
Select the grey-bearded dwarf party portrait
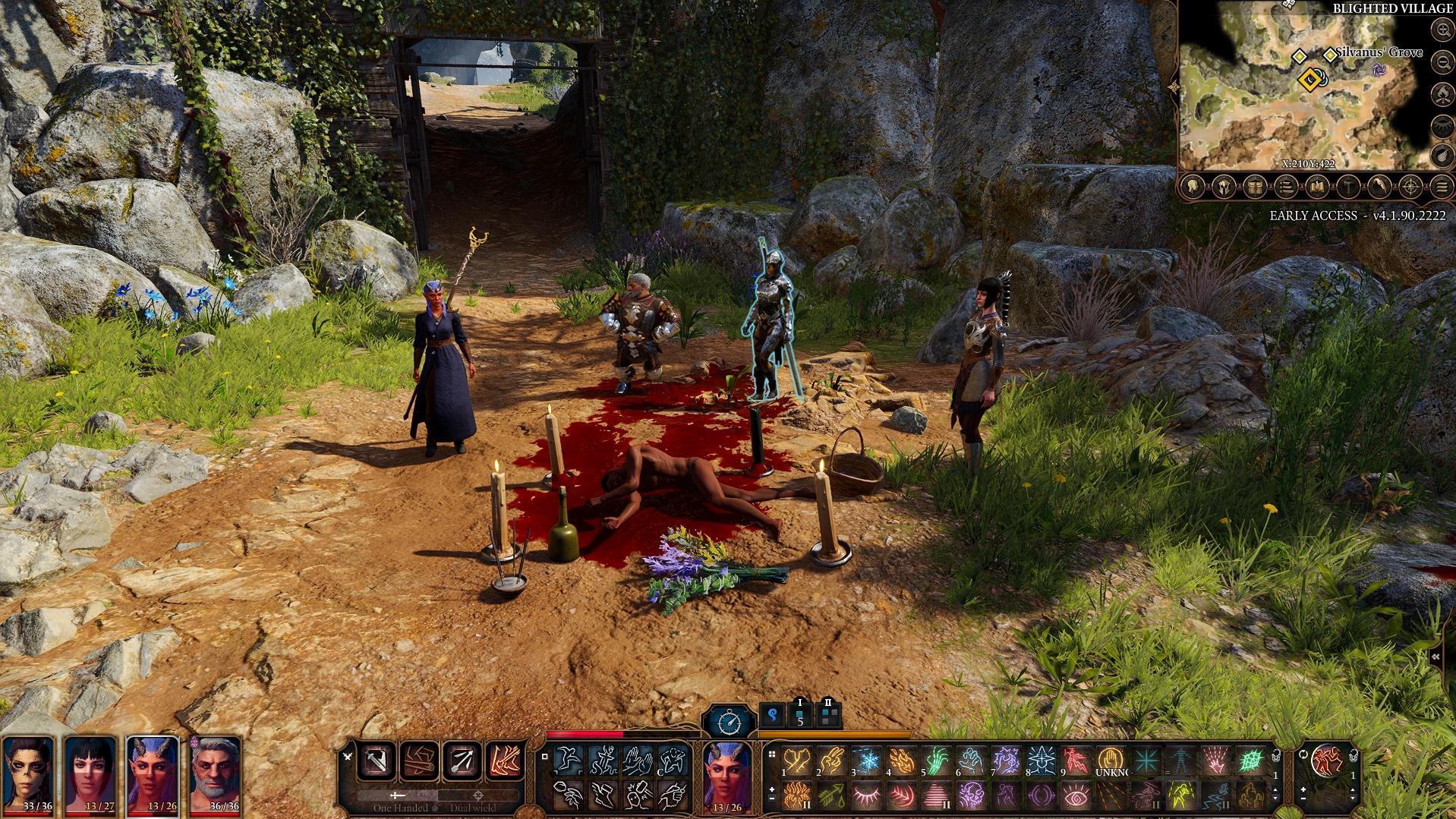pos(216,775)
